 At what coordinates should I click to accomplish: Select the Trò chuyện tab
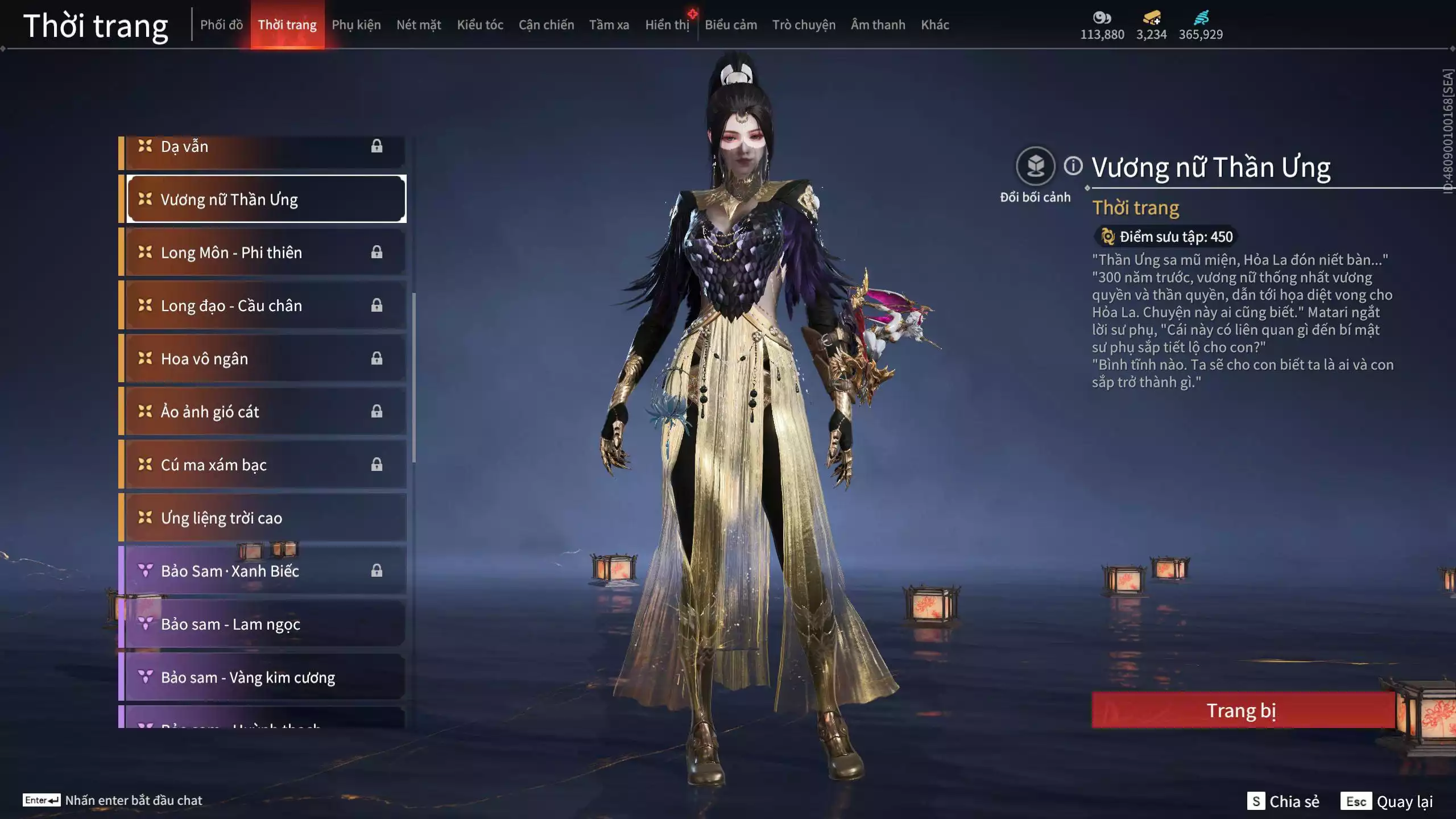tap(804, 25)
